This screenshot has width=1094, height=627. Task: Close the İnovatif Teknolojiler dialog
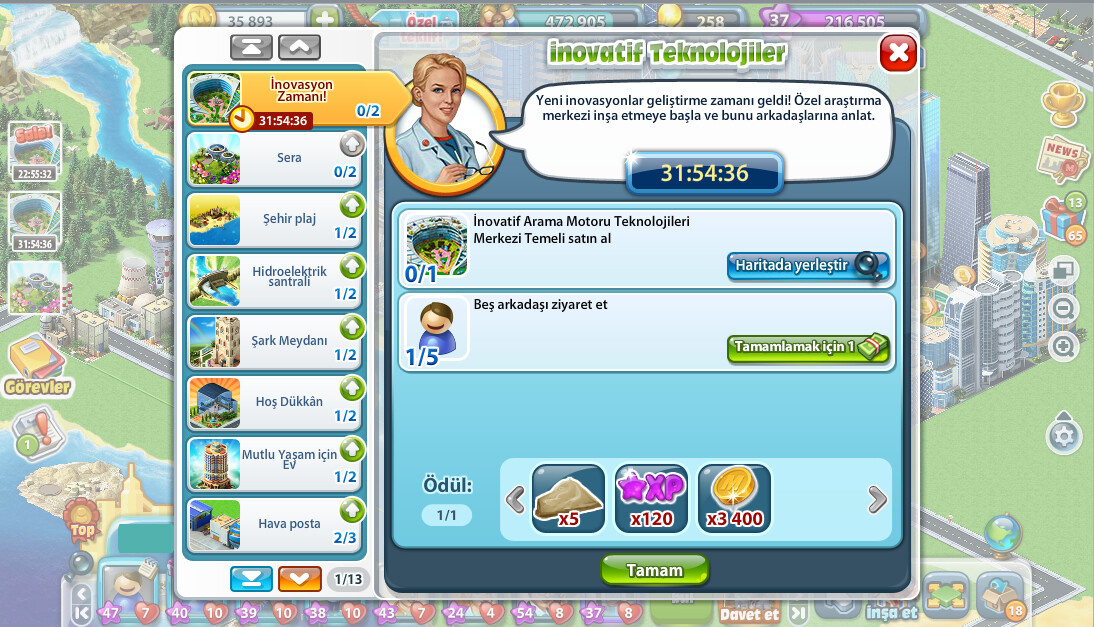pos(898,53)
